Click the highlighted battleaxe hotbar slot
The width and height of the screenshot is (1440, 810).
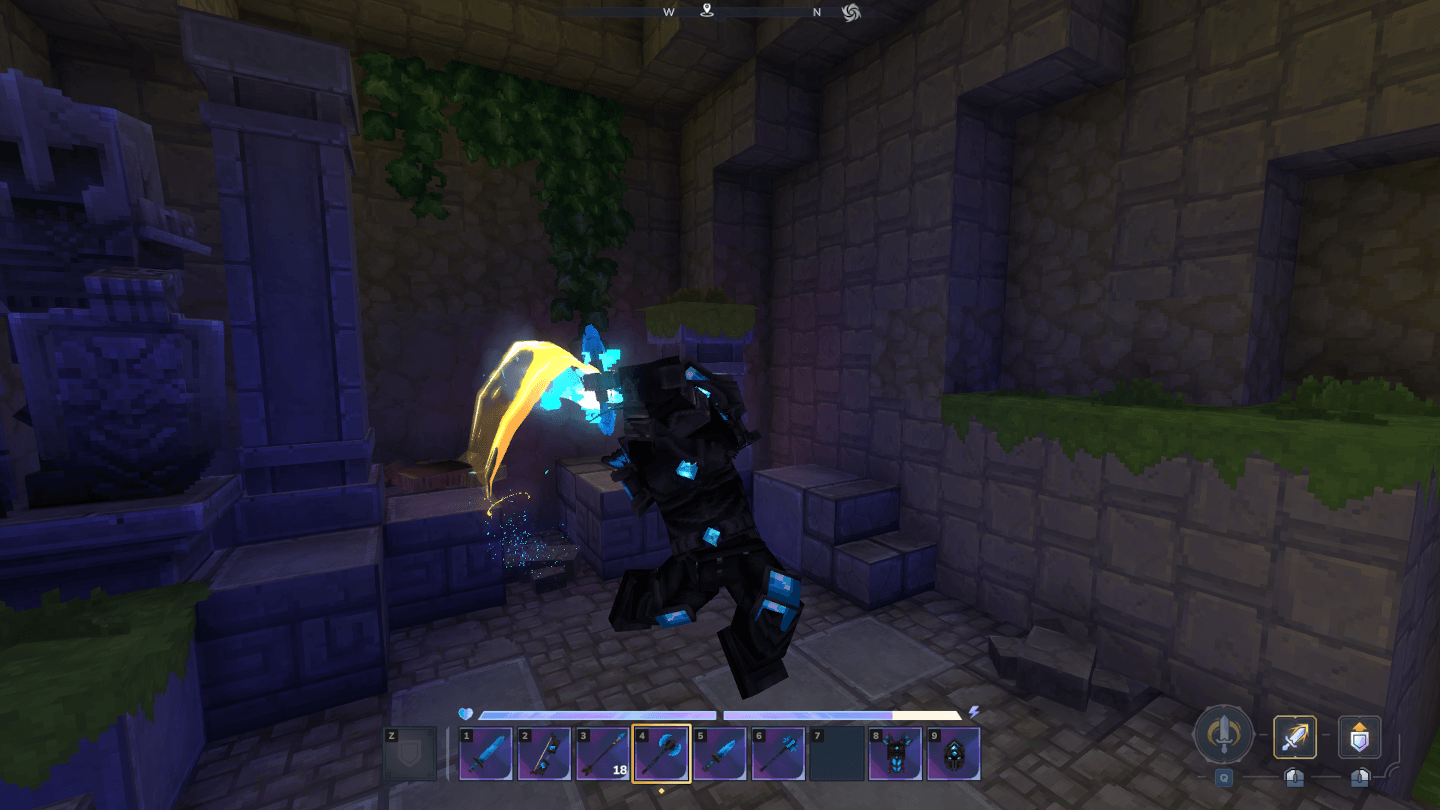661,754
